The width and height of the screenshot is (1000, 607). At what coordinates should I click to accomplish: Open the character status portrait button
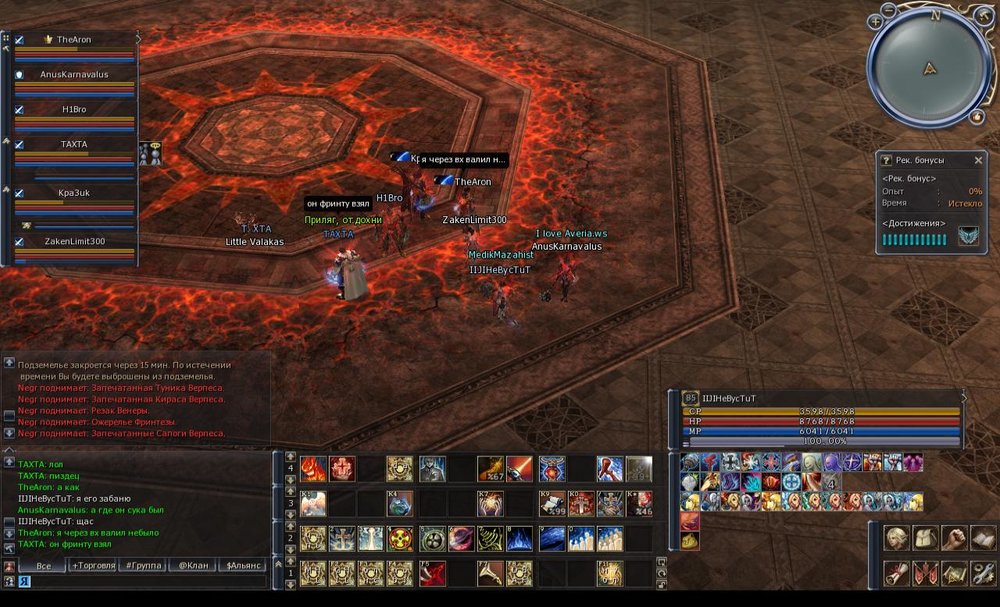click(x=897, y=538)
